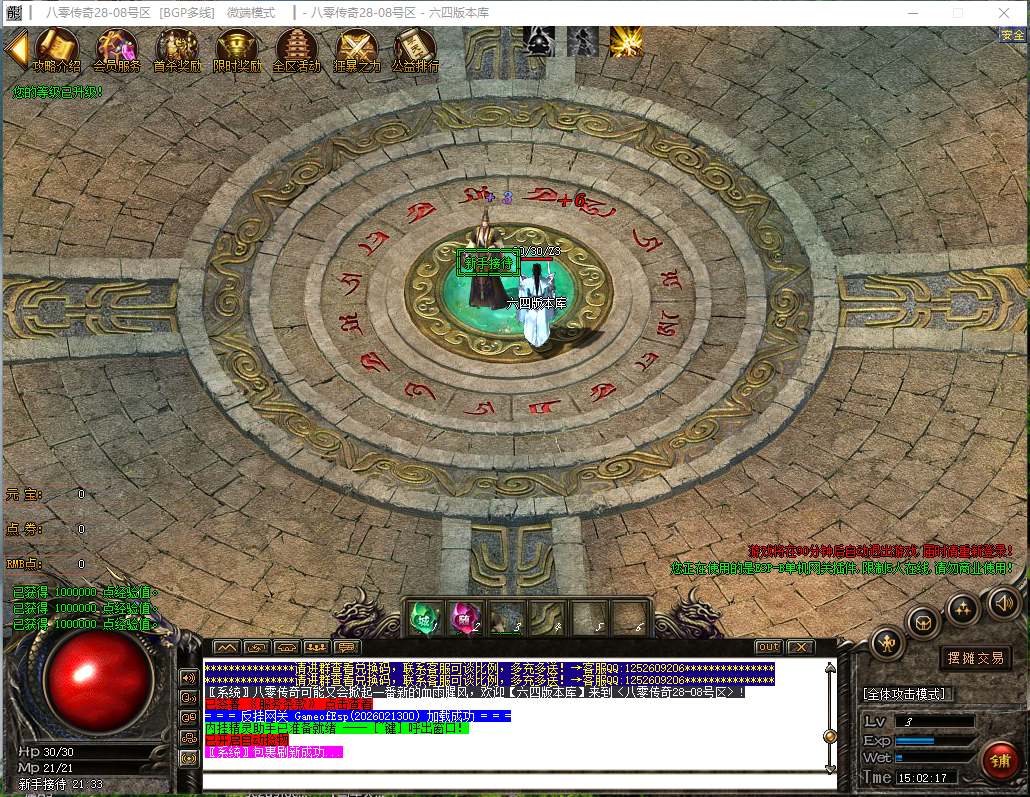
Task: Click the chat panel's out button
Action: 768,647
